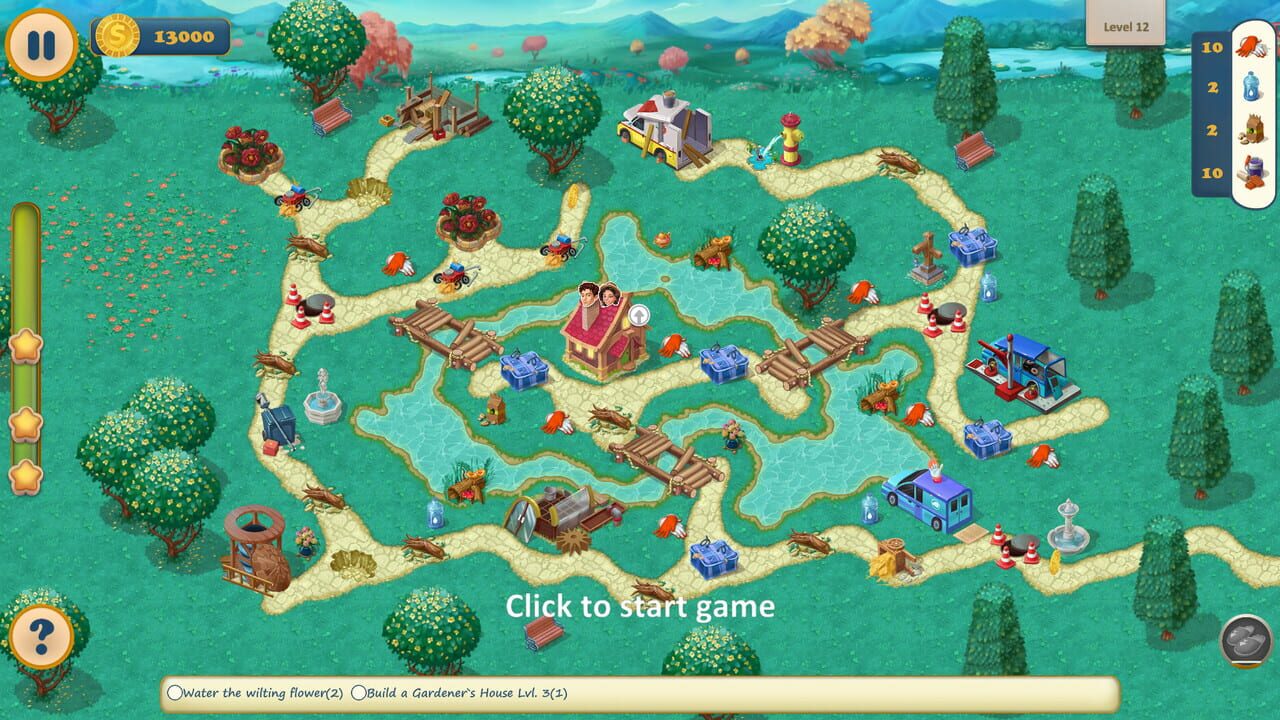This screenshot has width=1280, height=720.
Task: Click the upgrade arrow above the house
Action: click(x=637, y=313)
